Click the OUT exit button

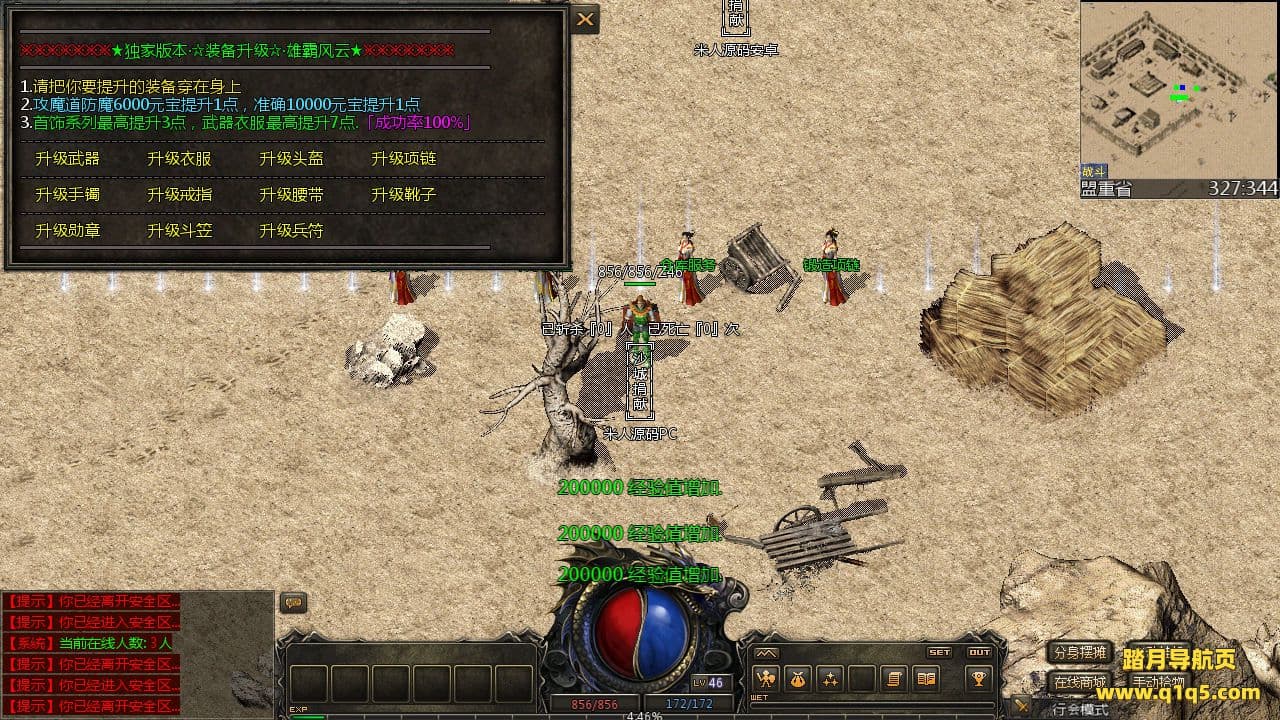pyautogui.click(x=979, y=652)
